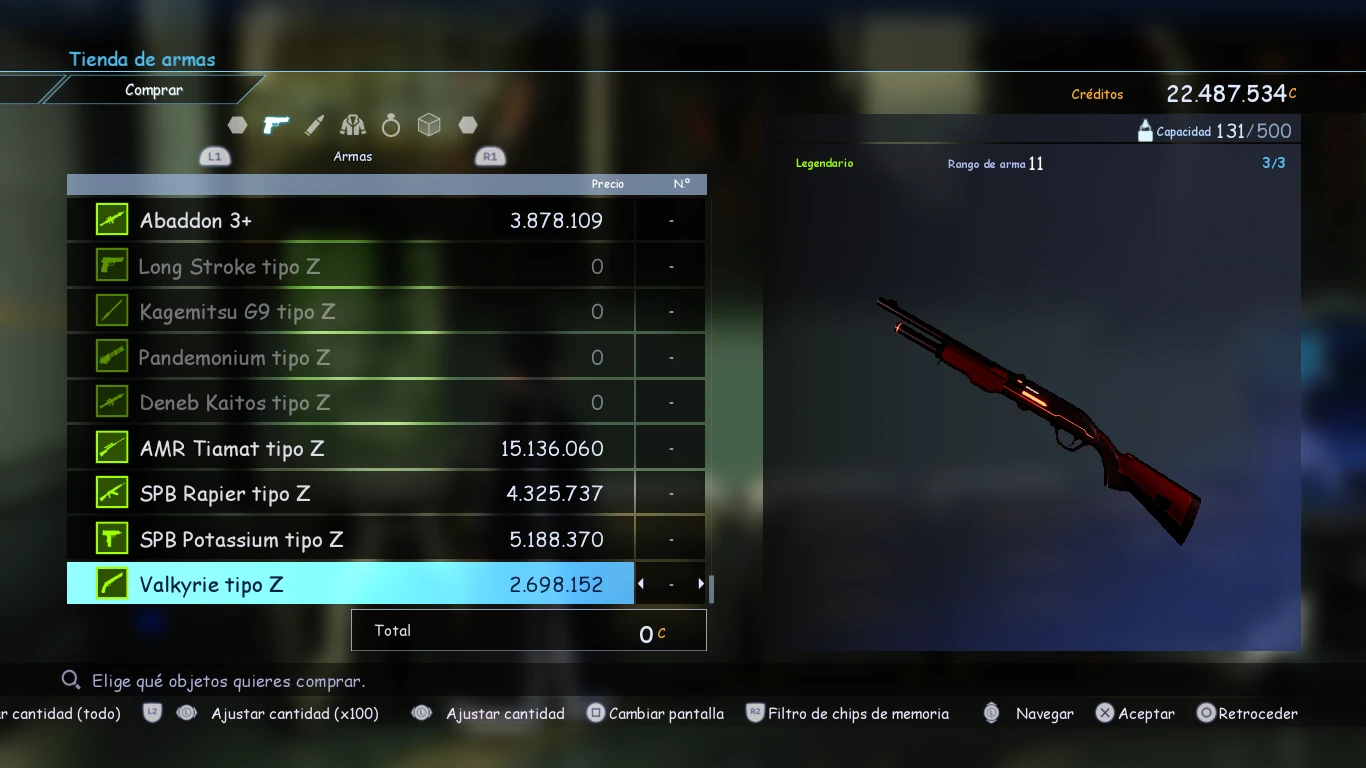1366x768 pixels.
Task: Select the Abaddon 3+ weapon row
Action: (x=350, y=220)
